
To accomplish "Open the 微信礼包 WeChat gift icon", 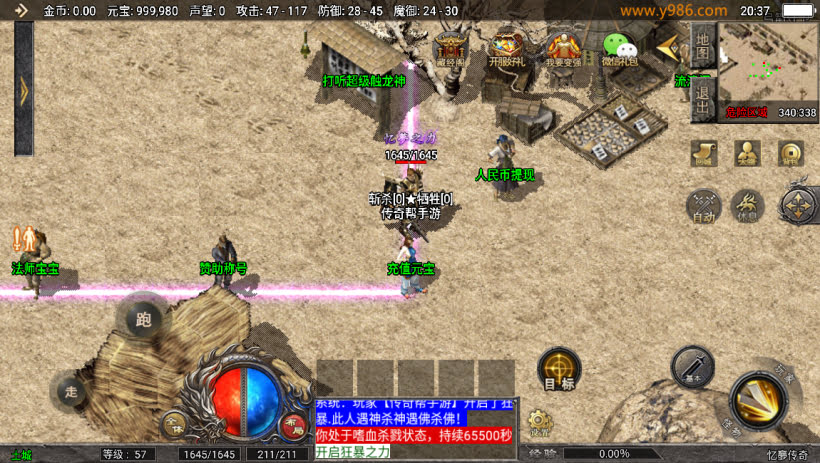I will coord(619,49).
